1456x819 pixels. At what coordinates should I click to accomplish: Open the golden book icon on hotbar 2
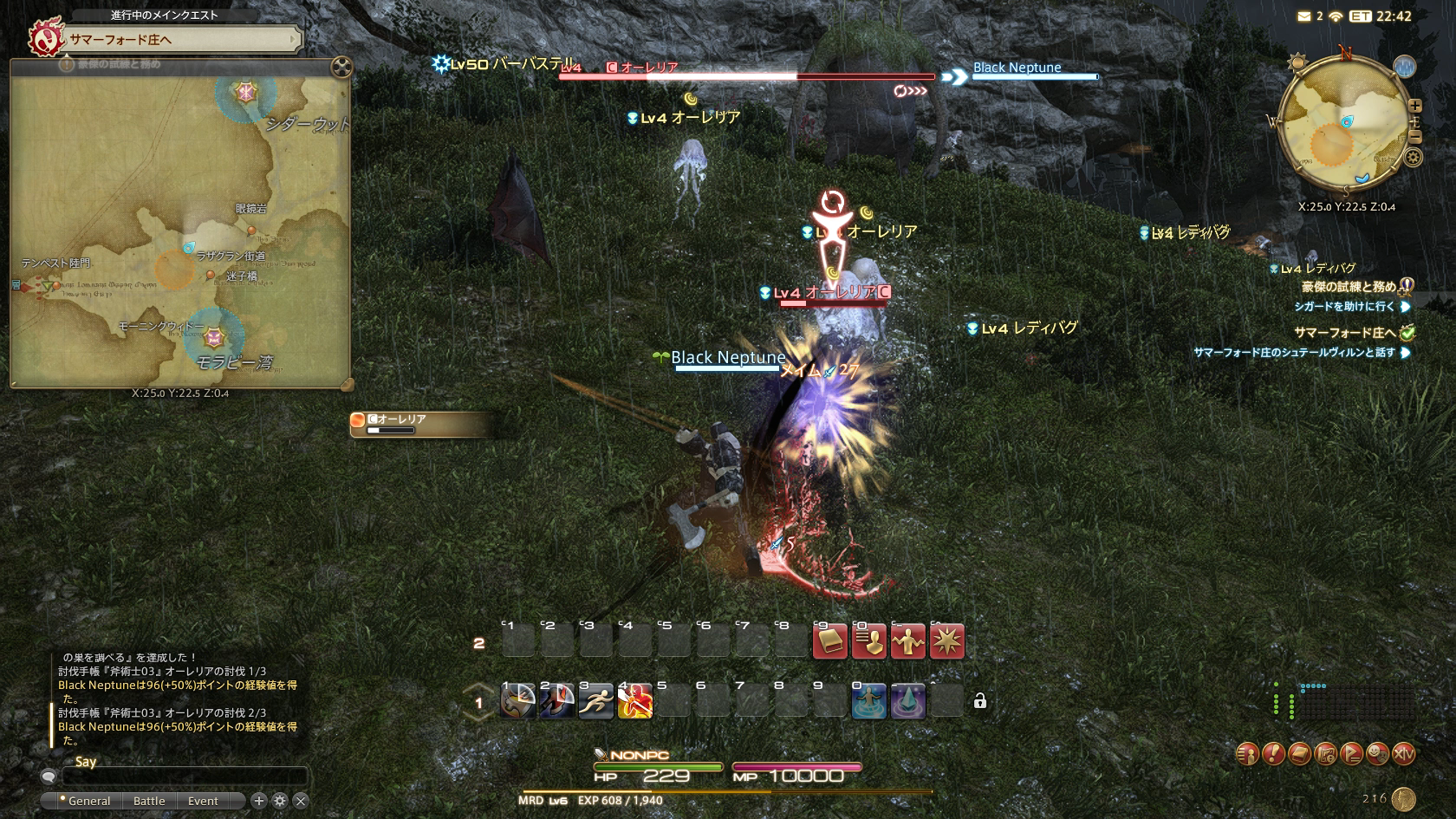click(x=829, y=642)
